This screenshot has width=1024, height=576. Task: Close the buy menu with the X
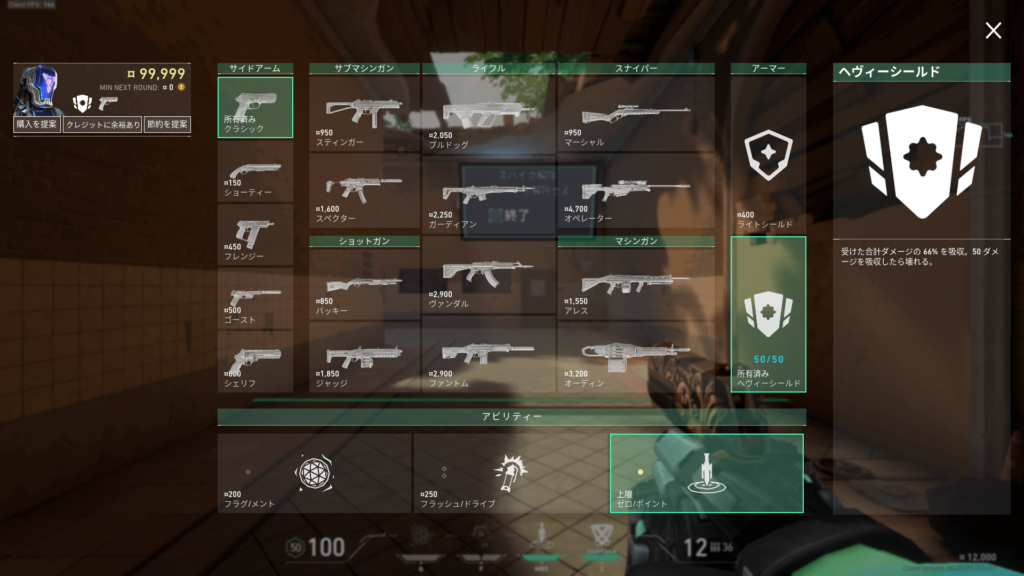tap(993, 31)
